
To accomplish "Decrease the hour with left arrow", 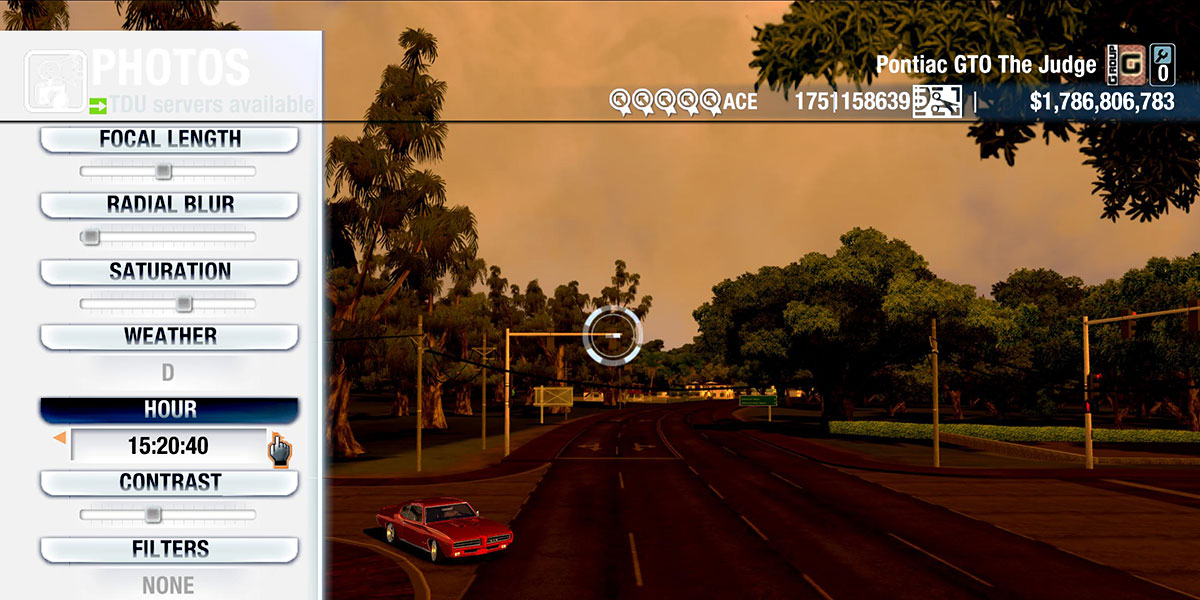I will (59, 438).
